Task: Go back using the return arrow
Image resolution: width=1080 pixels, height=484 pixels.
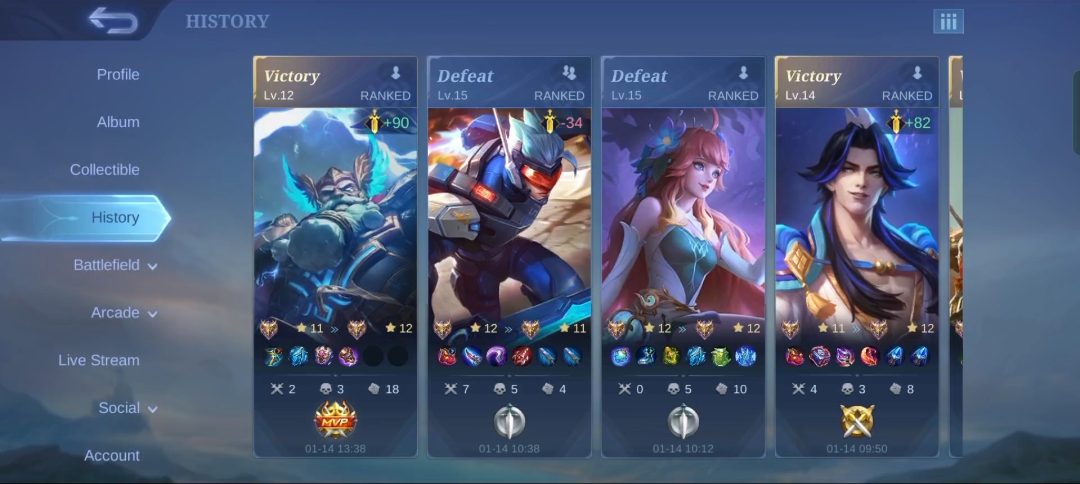Action: pos(112,20)
